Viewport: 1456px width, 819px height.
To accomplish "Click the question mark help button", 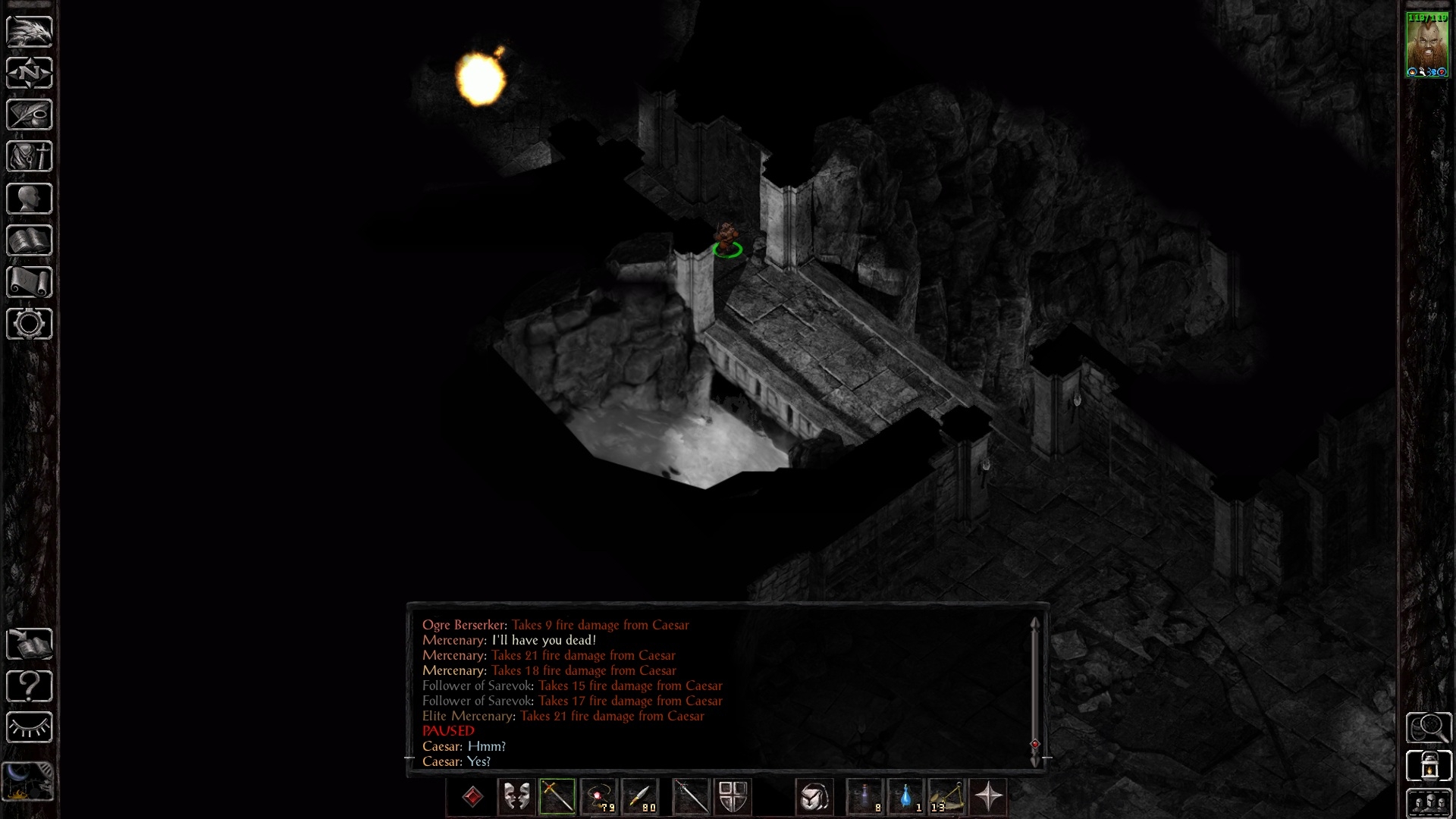I will point(30,686).
